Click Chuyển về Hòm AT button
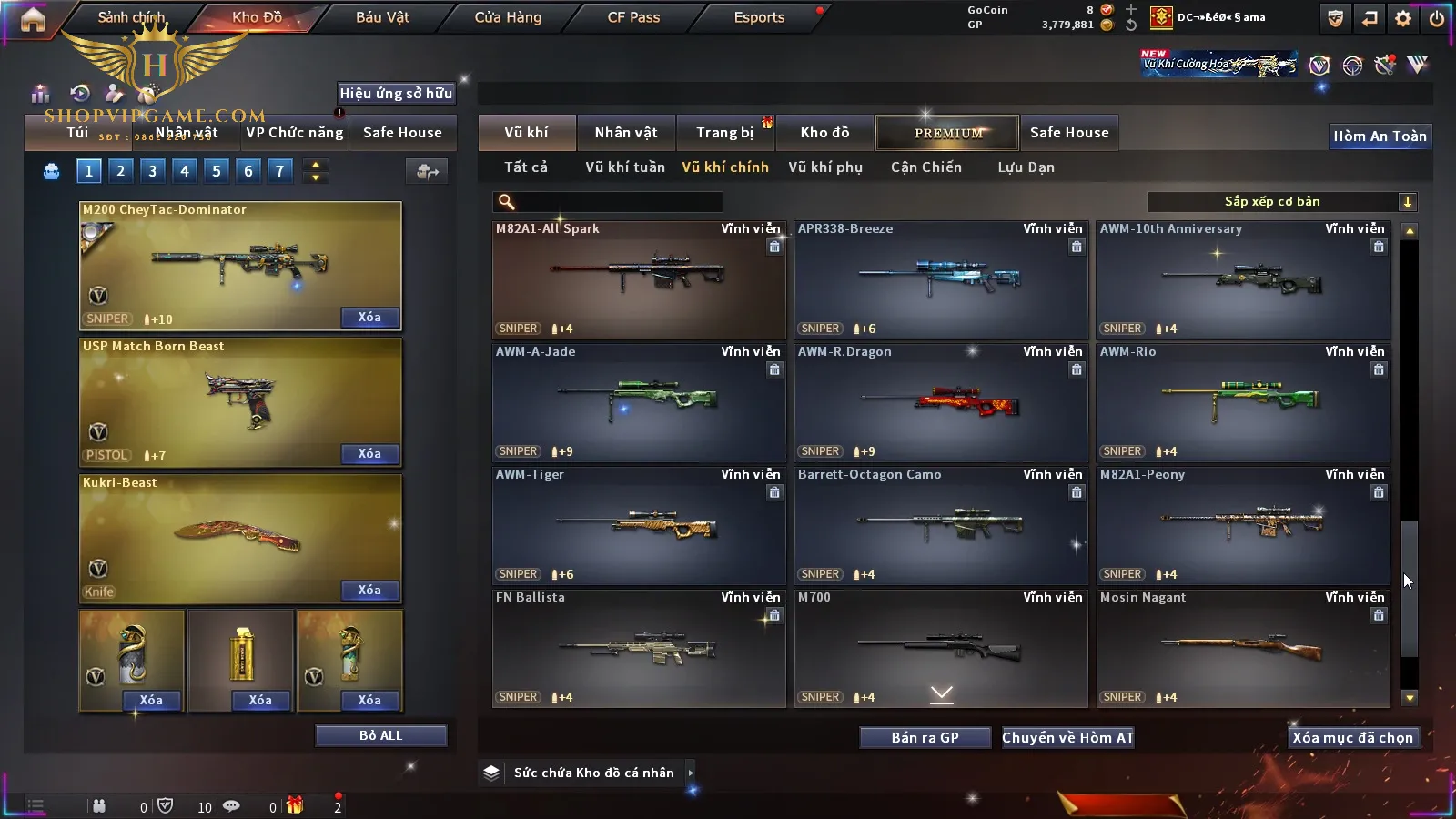Screen dimensions: 1456x819 1068,738
